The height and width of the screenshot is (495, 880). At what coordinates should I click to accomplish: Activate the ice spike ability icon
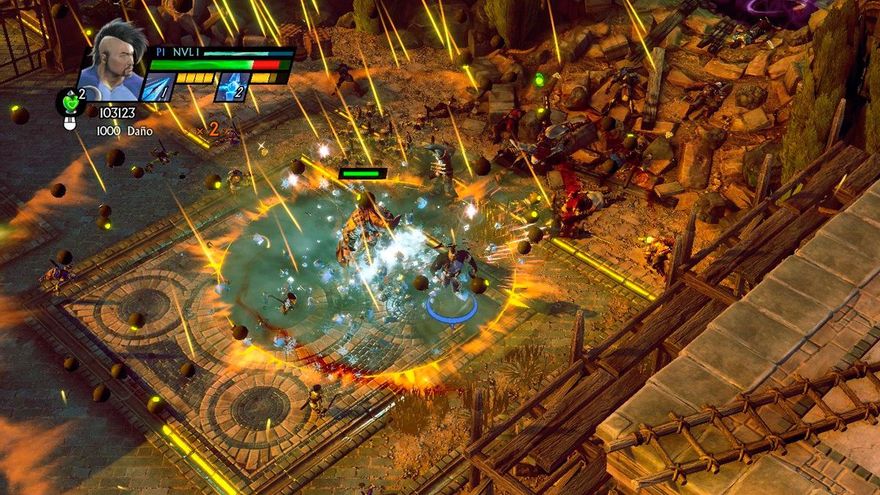(x=159, y=87)
